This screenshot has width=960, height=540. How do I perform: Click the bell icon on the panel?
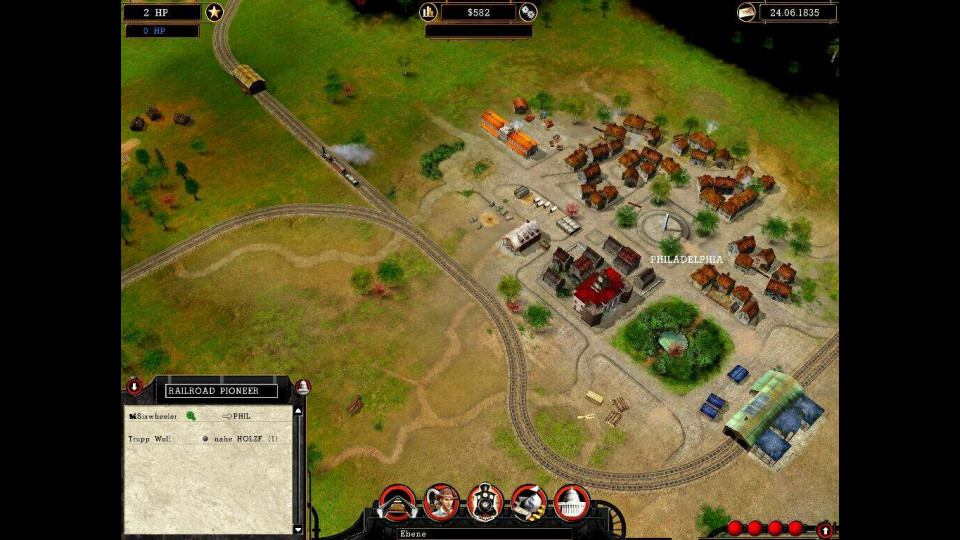(303, 387)
